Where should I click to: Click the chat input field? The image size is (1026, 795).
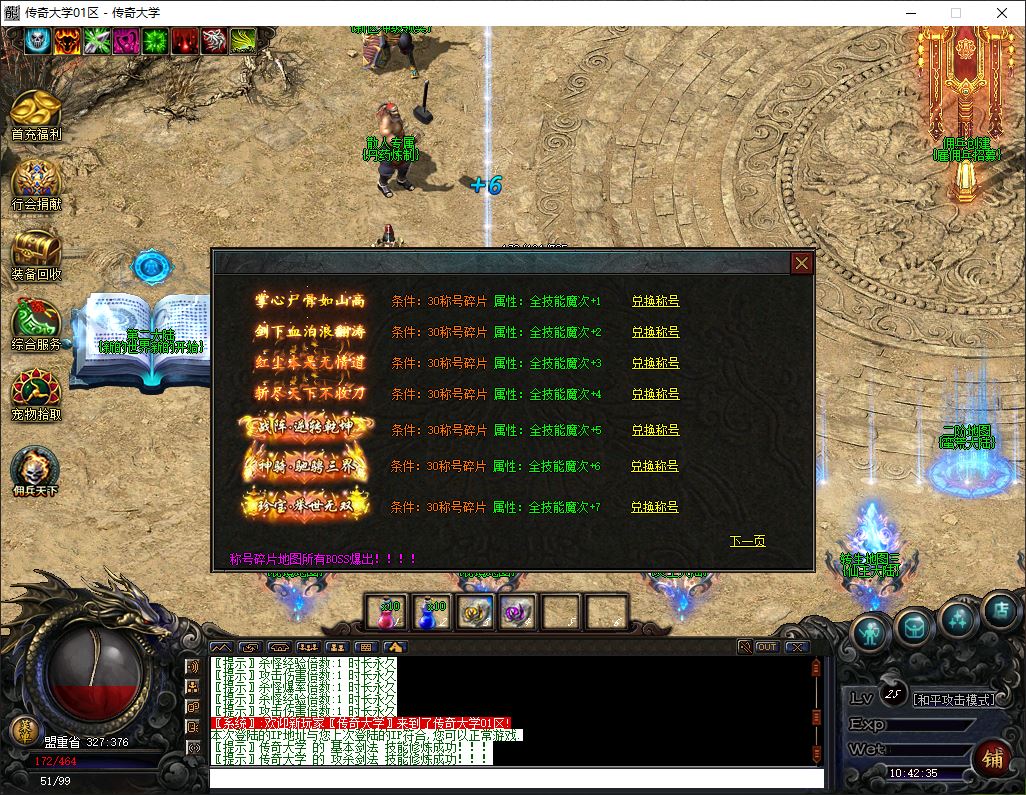point(516,778)
